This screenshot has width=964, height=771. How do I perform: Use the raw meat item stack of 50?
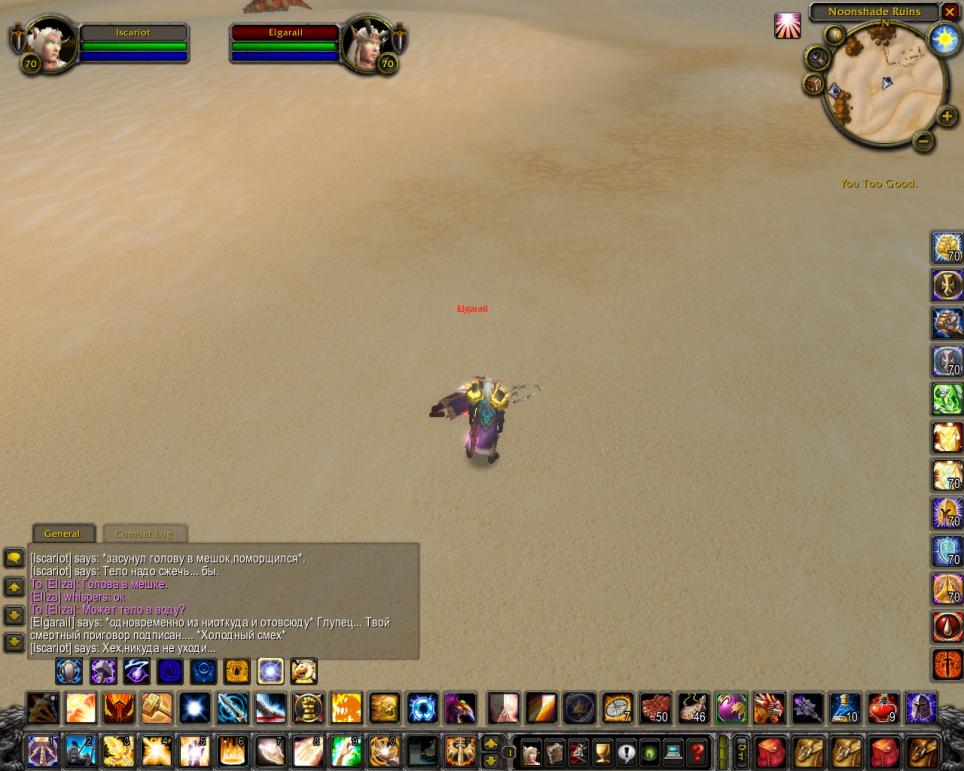pyautogui.click(x=655, y=708)
